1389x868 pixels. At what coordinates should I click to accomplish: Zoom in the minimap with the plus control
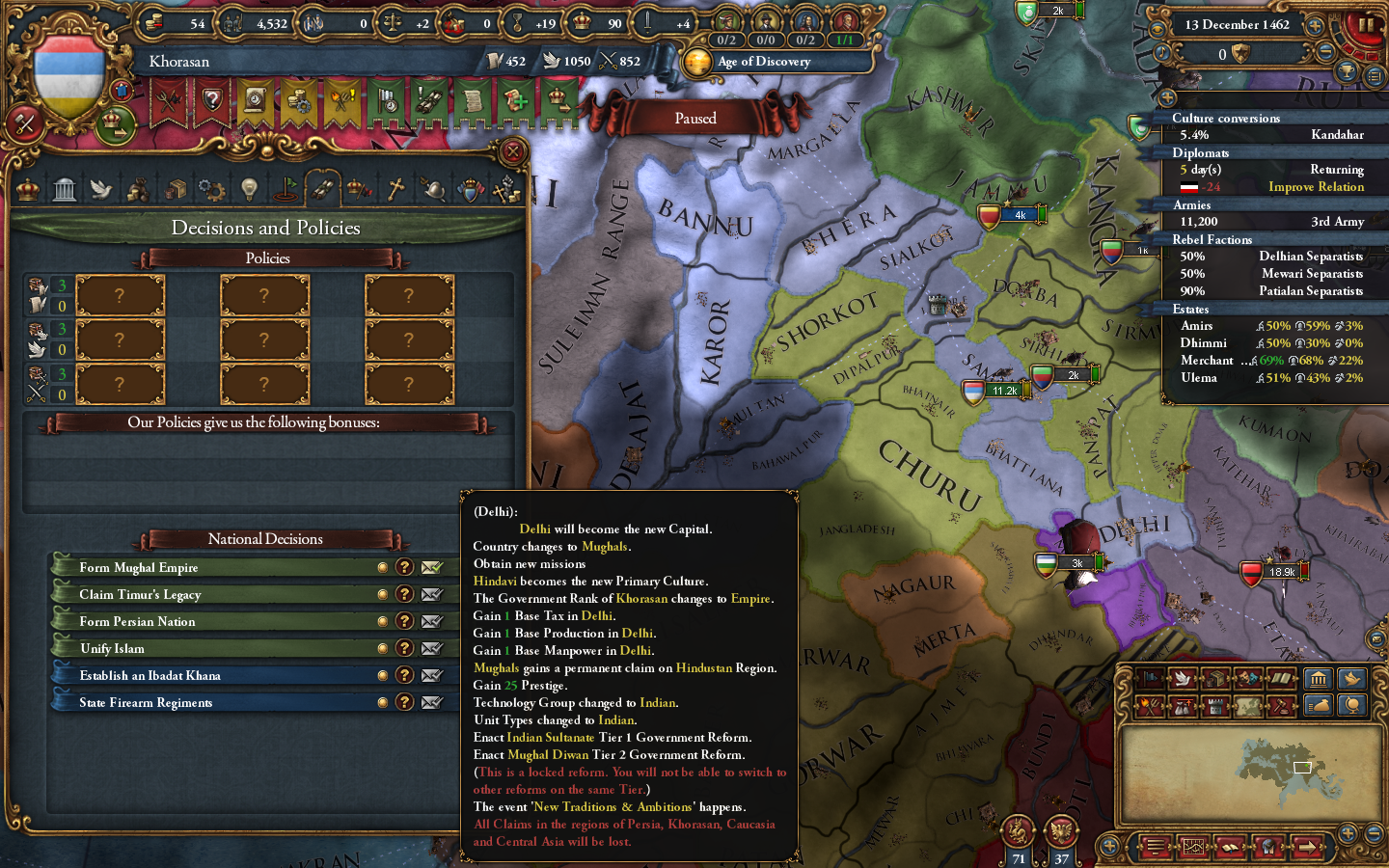(x=1348, y=833)
